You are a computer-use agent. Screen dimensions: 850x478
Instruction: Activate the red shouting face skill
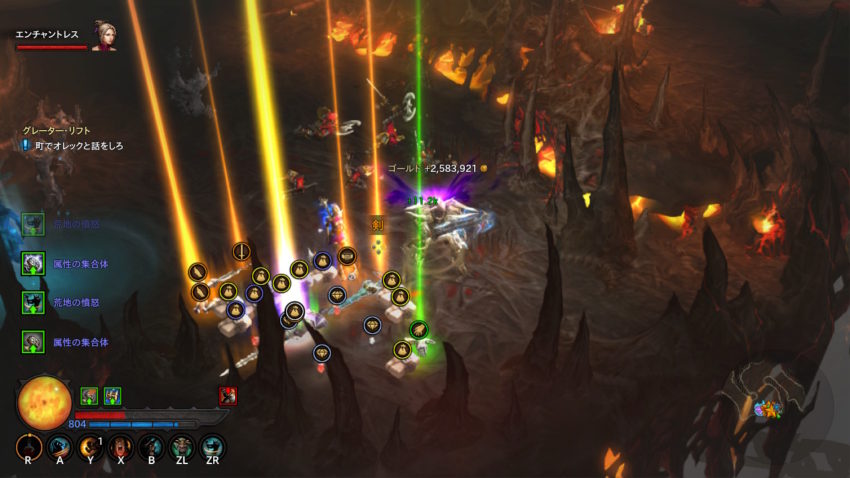121,448
